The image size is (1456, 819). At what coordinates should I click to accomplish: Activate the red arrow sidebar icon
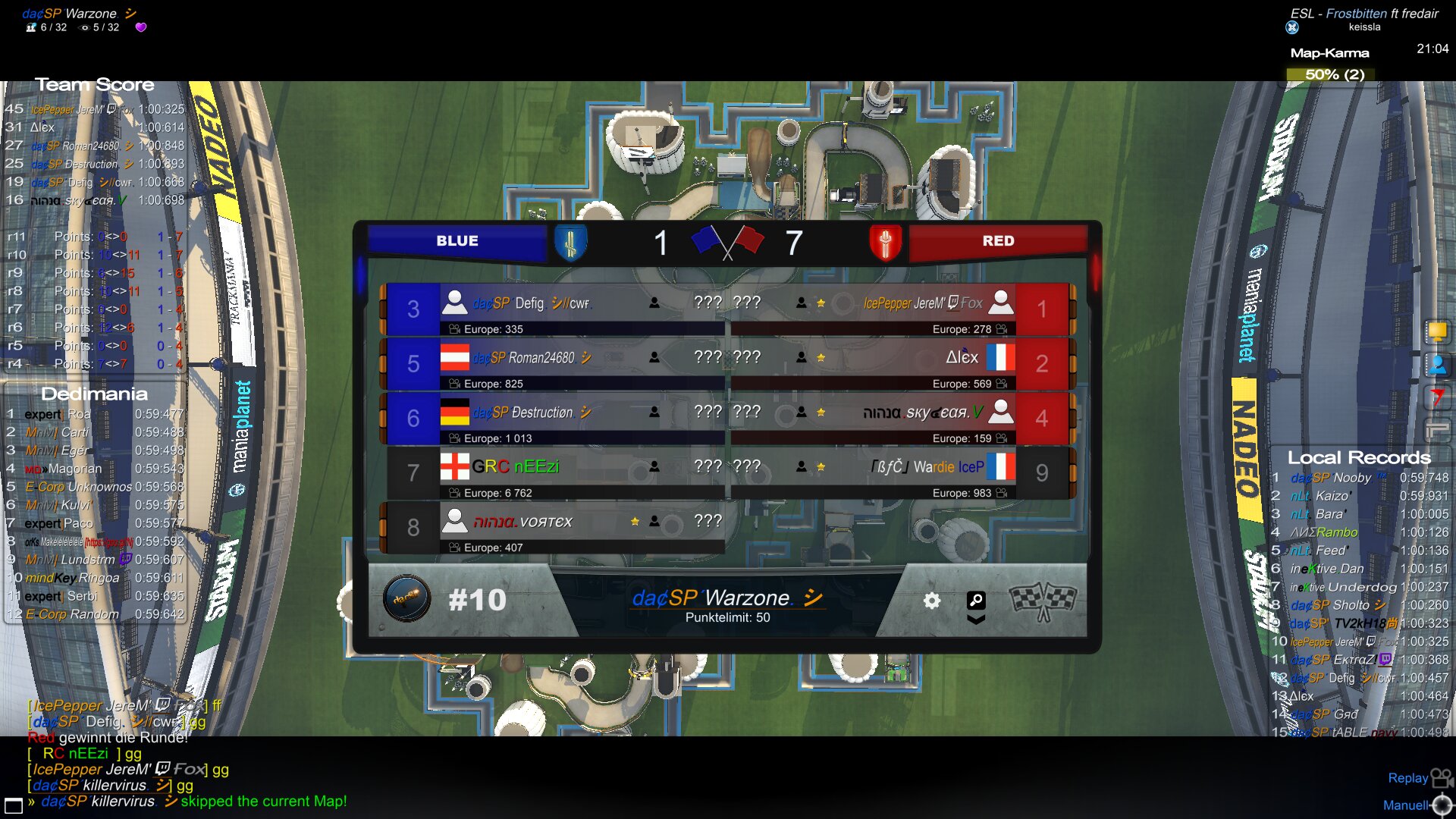(1437, 397)
